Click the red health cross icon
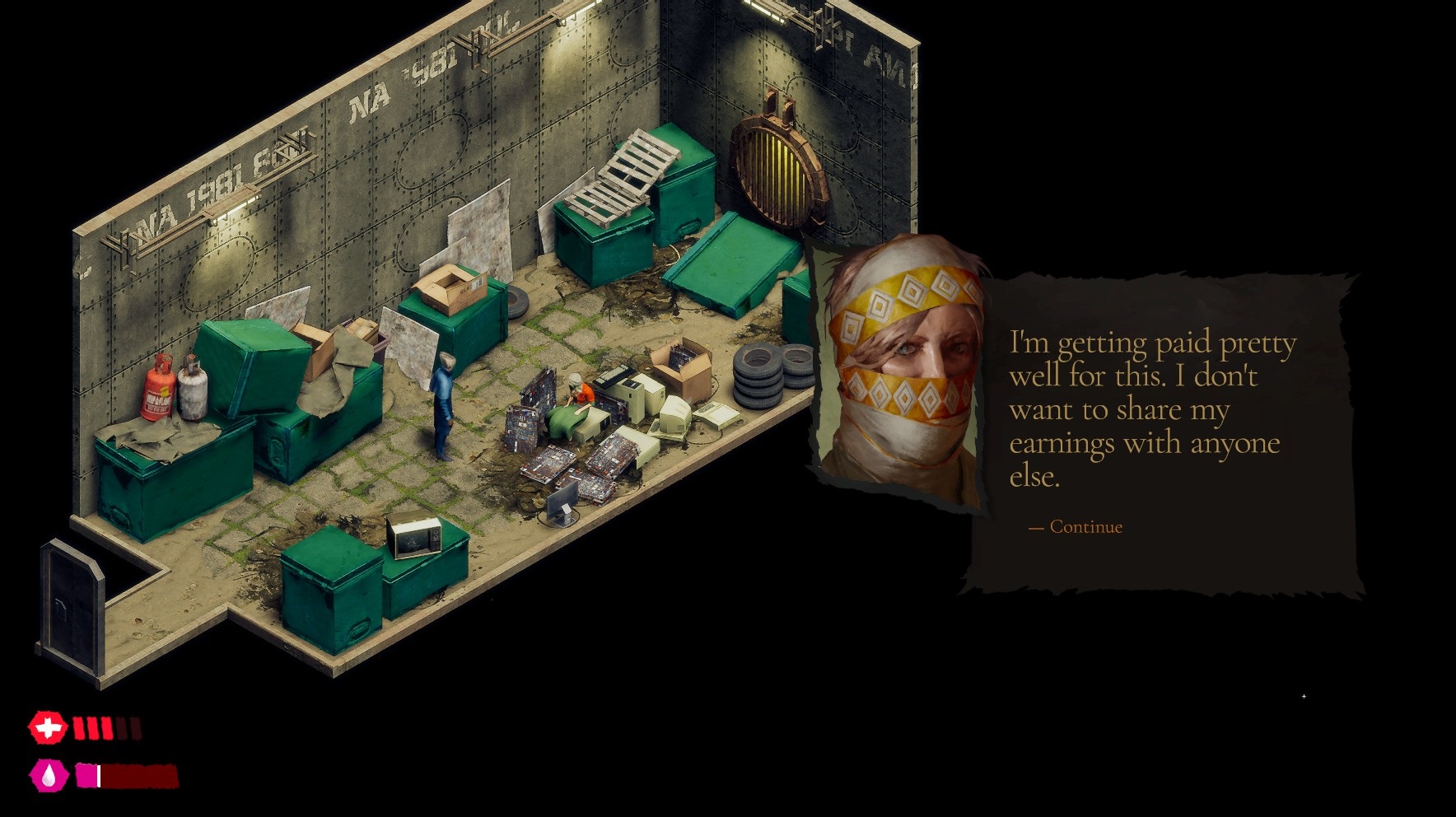Viewport: 1456px width, 817px height. coord(47,728)
